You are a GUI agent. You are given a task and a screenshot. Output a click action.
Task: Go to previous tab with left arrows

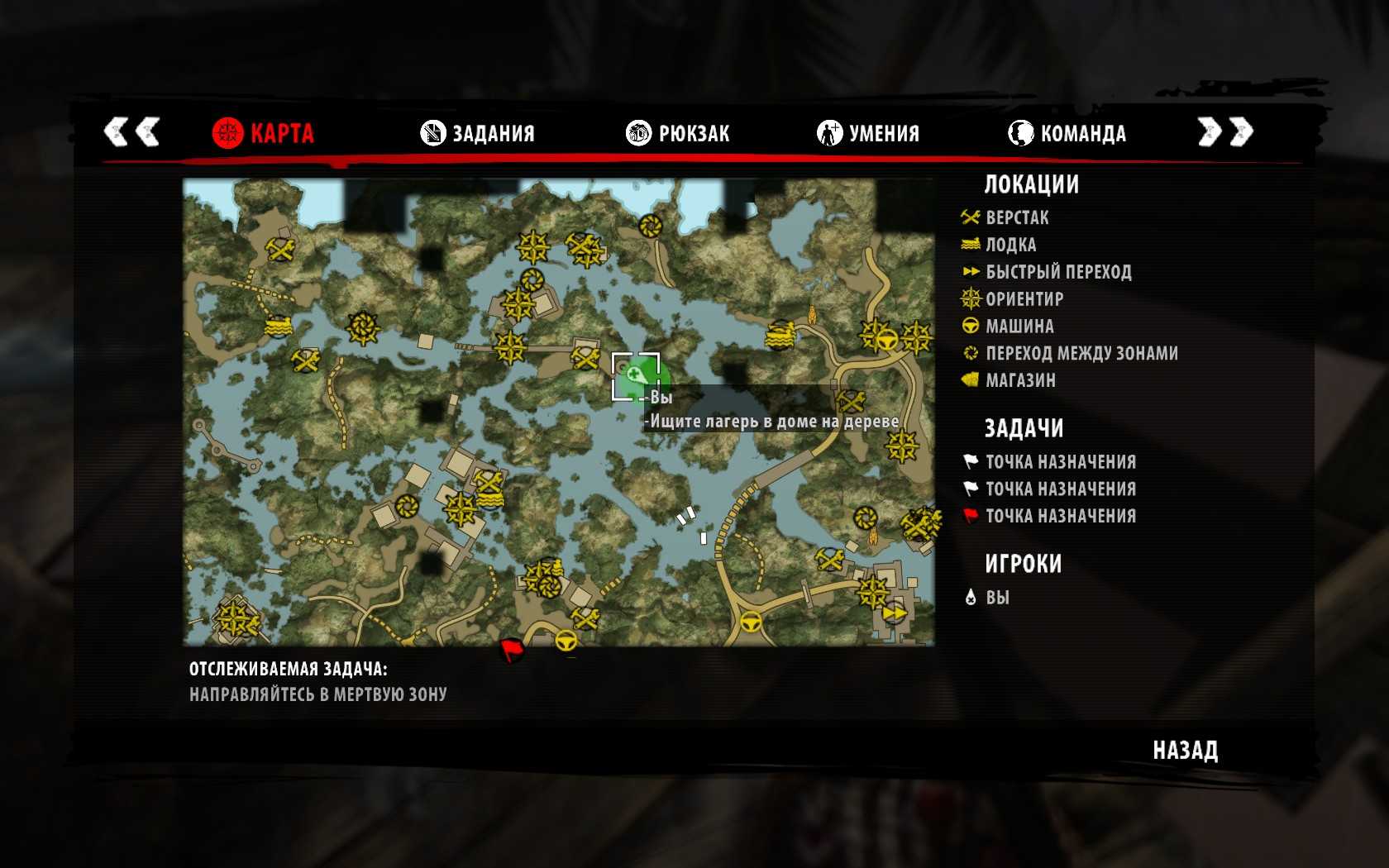point(131,131)
